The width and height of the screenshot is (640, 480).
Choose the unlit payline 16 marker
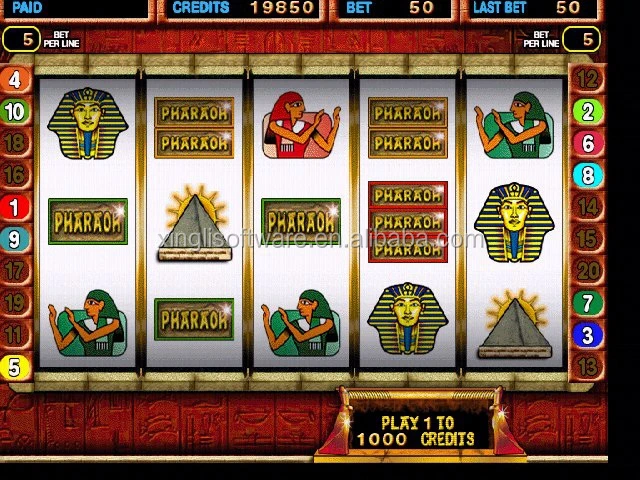(15, 175)
